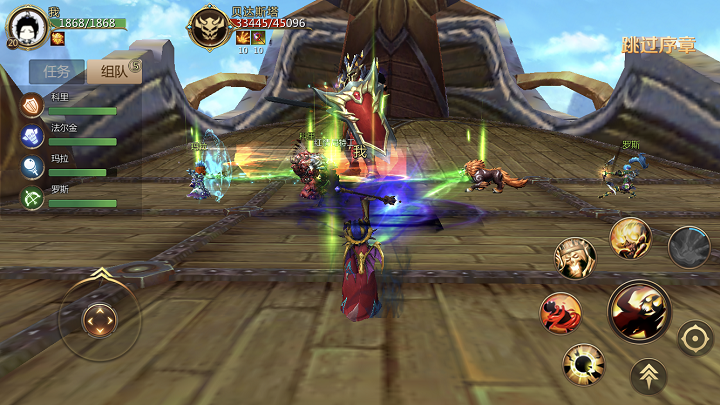The height and width of the screenshot is (405, 720).
Task: Activate the roaring crowned warrior skill
Action: [x=575, y=258]
